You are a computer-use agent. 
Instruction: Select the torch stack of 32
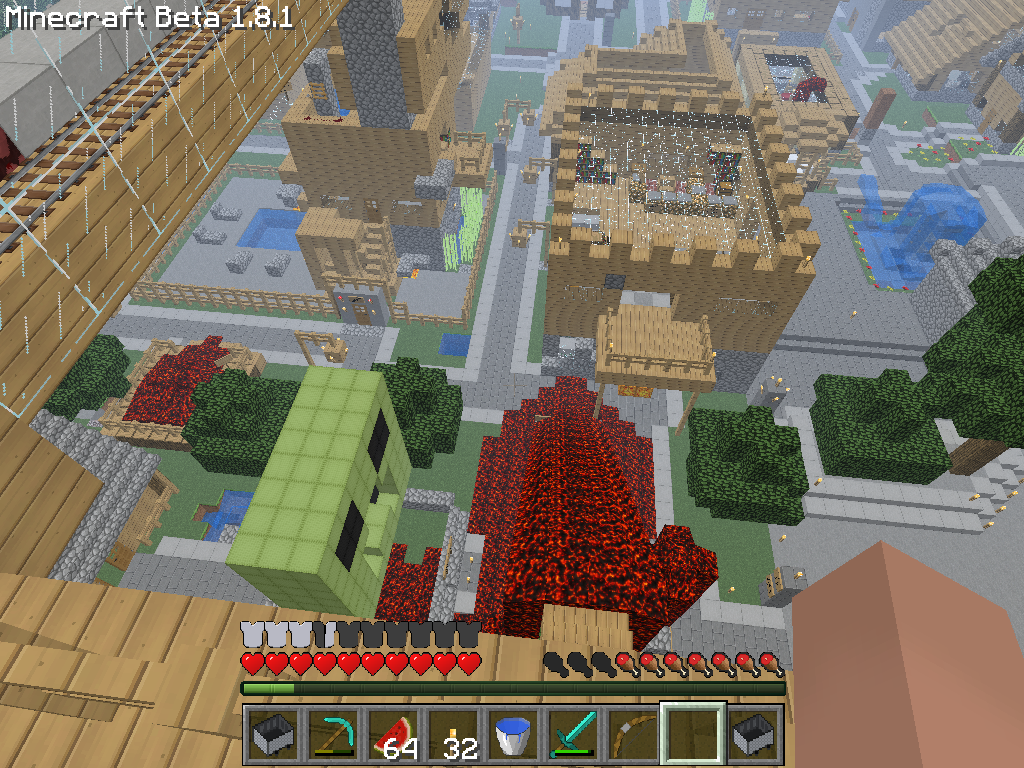point(453,735)
